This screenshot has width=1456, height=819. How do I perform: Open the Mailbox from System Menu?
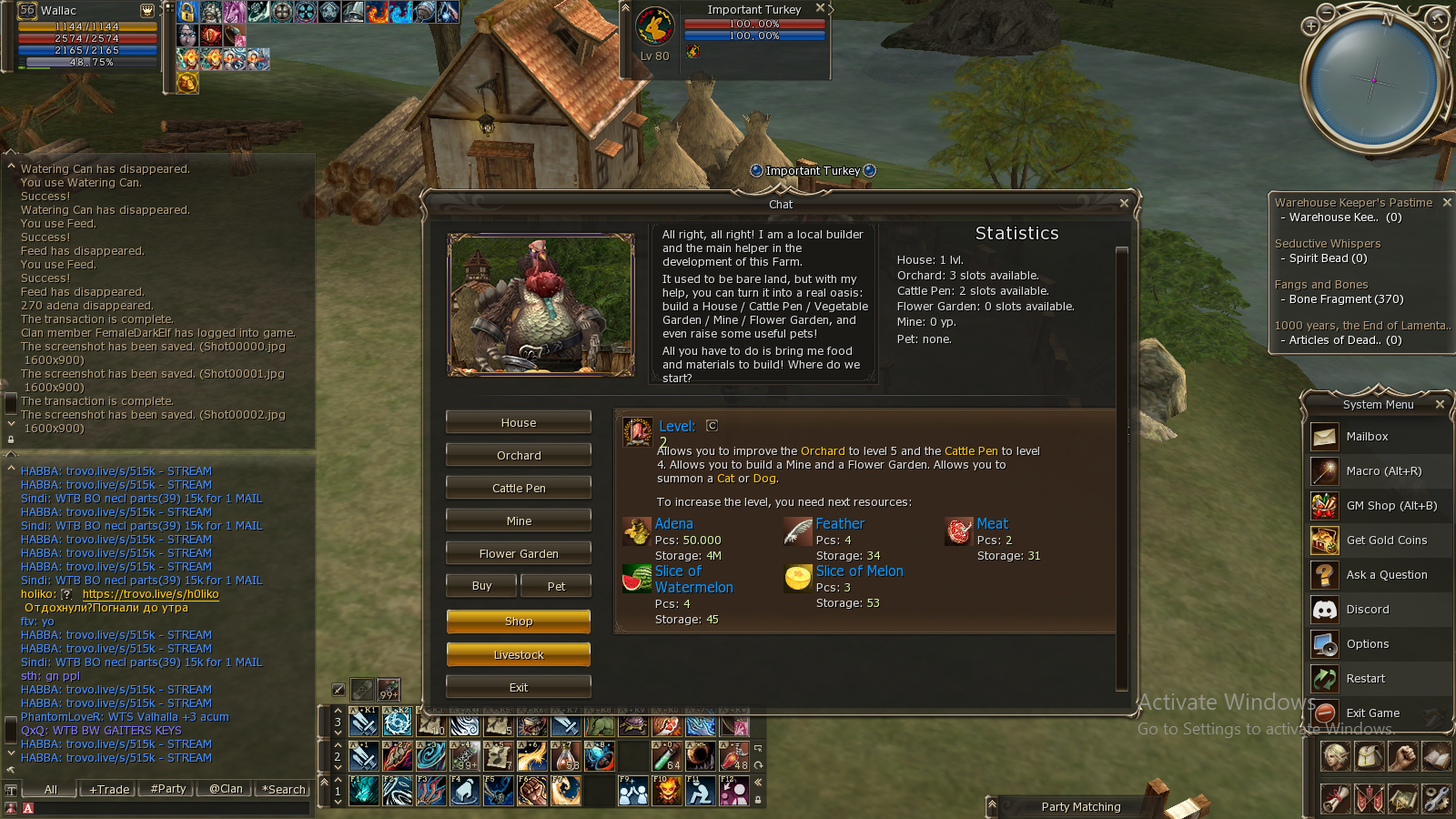(1367, 437)
